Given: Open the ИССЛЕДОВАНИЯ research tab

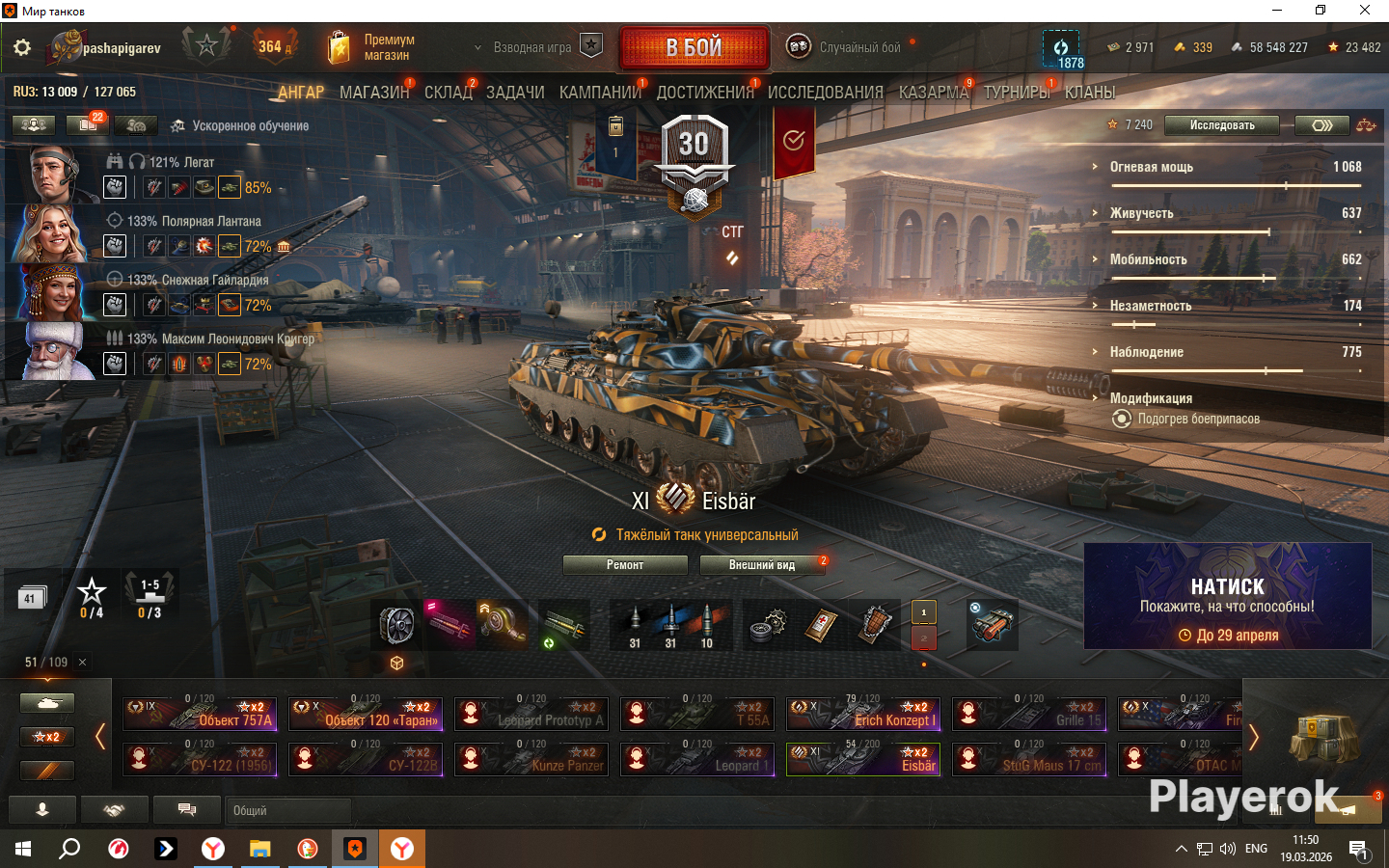Looking at the screenshot, I should (825, 93).
